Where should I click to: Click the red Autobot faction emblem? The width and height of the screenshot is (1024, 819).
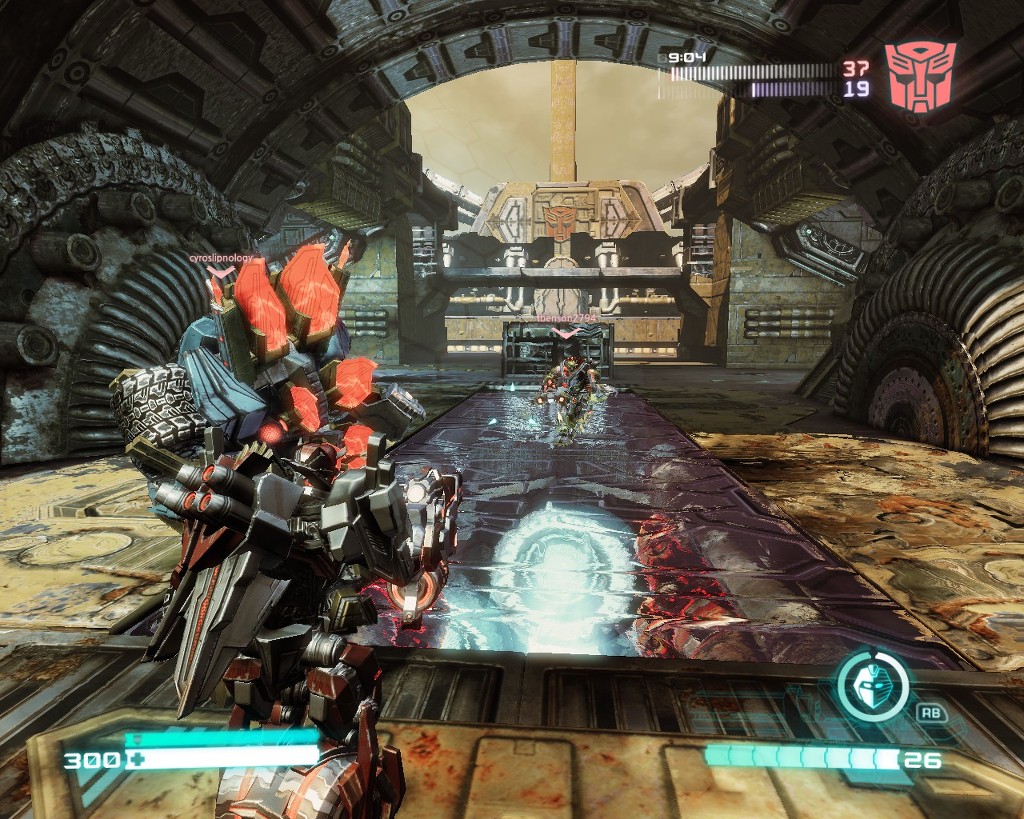click(x=920, y=76)
